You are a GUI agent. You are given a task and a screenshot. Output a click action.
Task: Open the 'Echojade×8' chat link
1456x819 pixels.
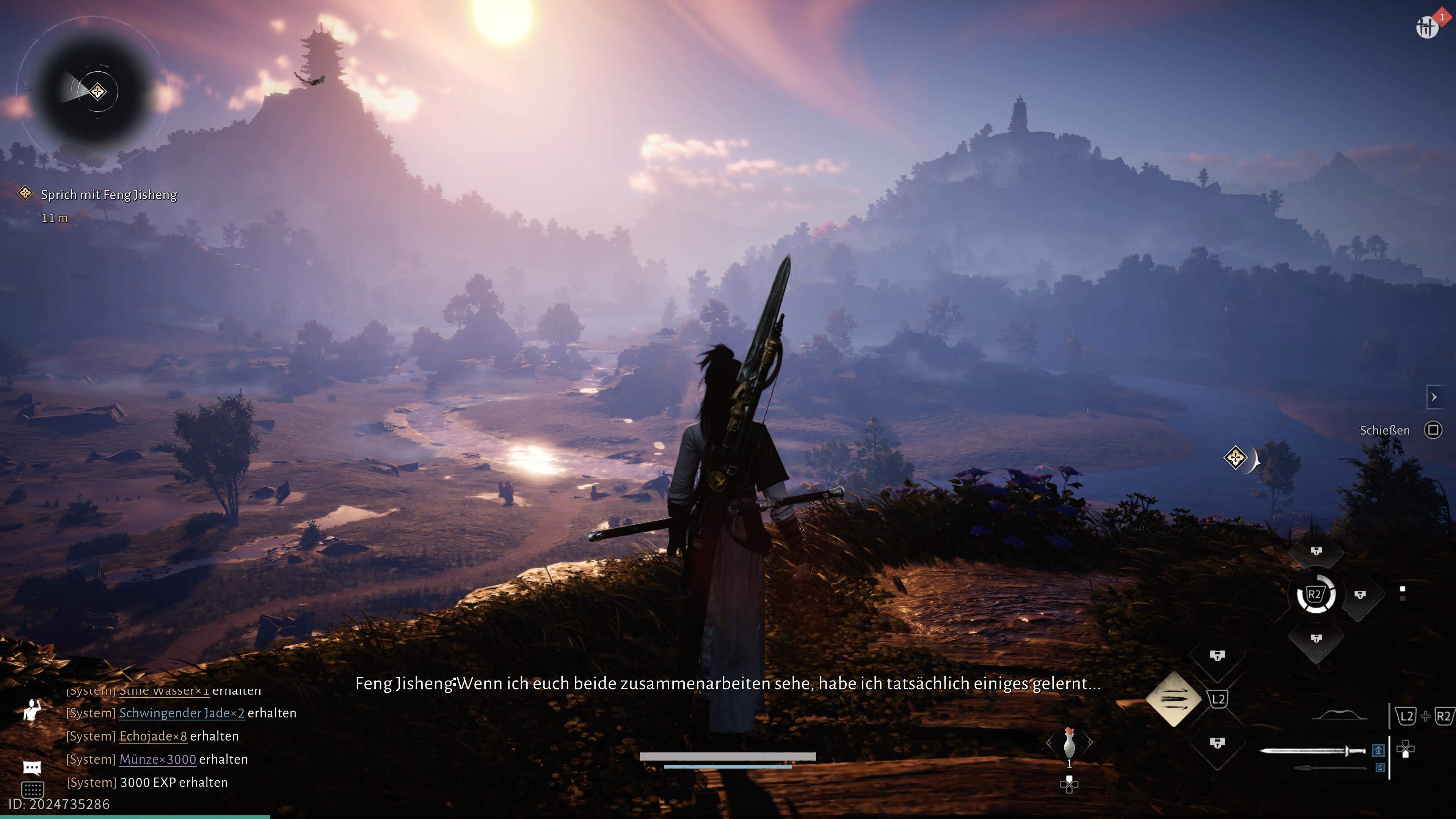pos(152,736)
